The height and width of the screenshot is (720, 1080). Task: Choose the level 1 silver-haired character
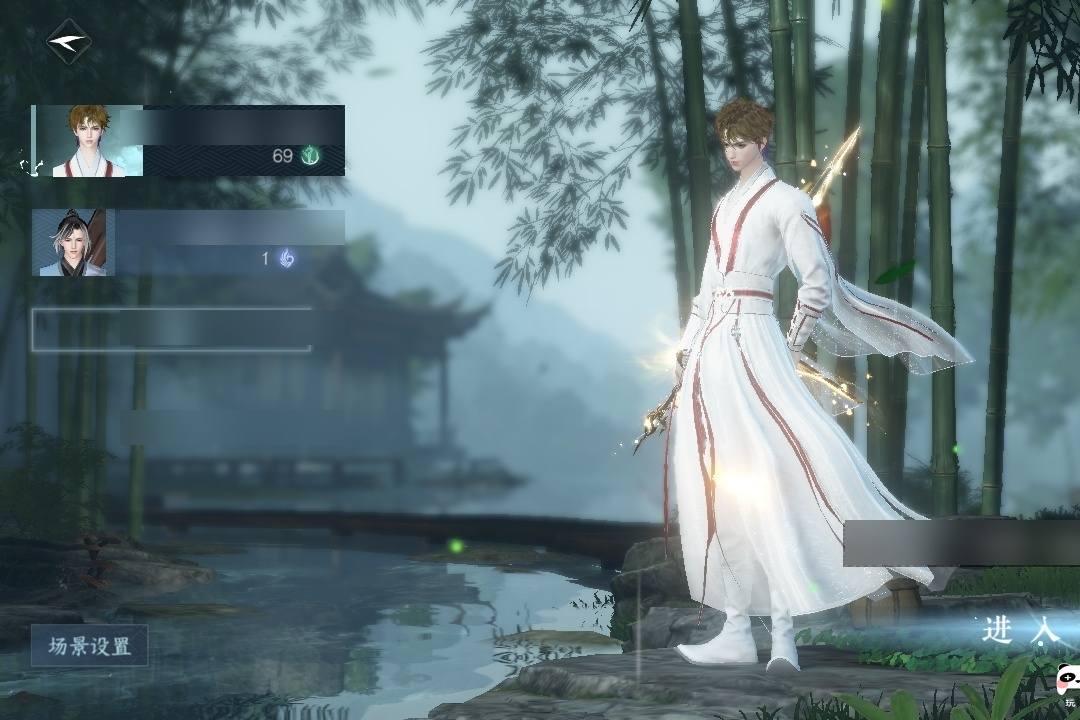(x=188, y=243)
